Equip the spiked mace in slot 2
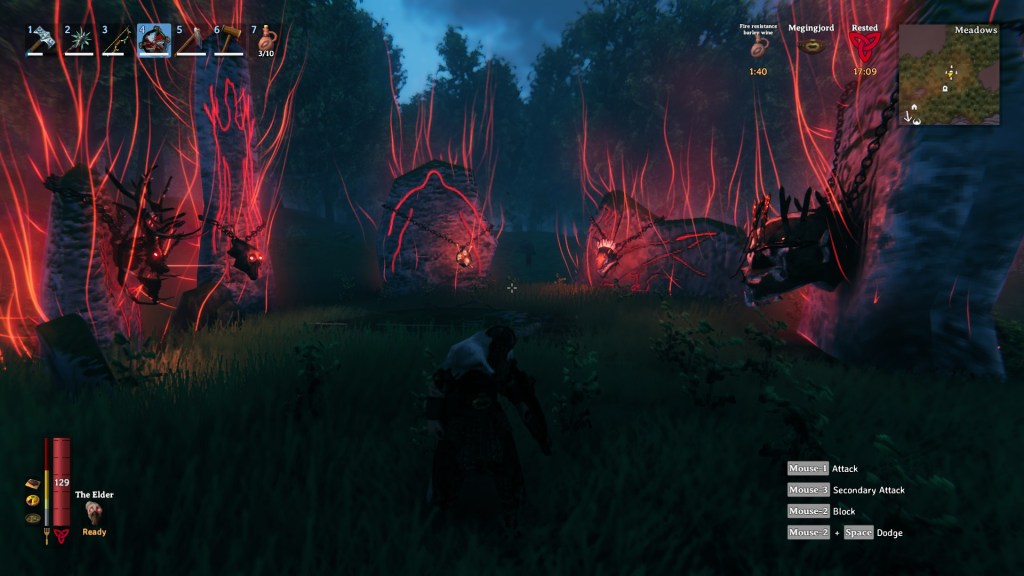This screenshot has height=576, width=1024. 79,40
